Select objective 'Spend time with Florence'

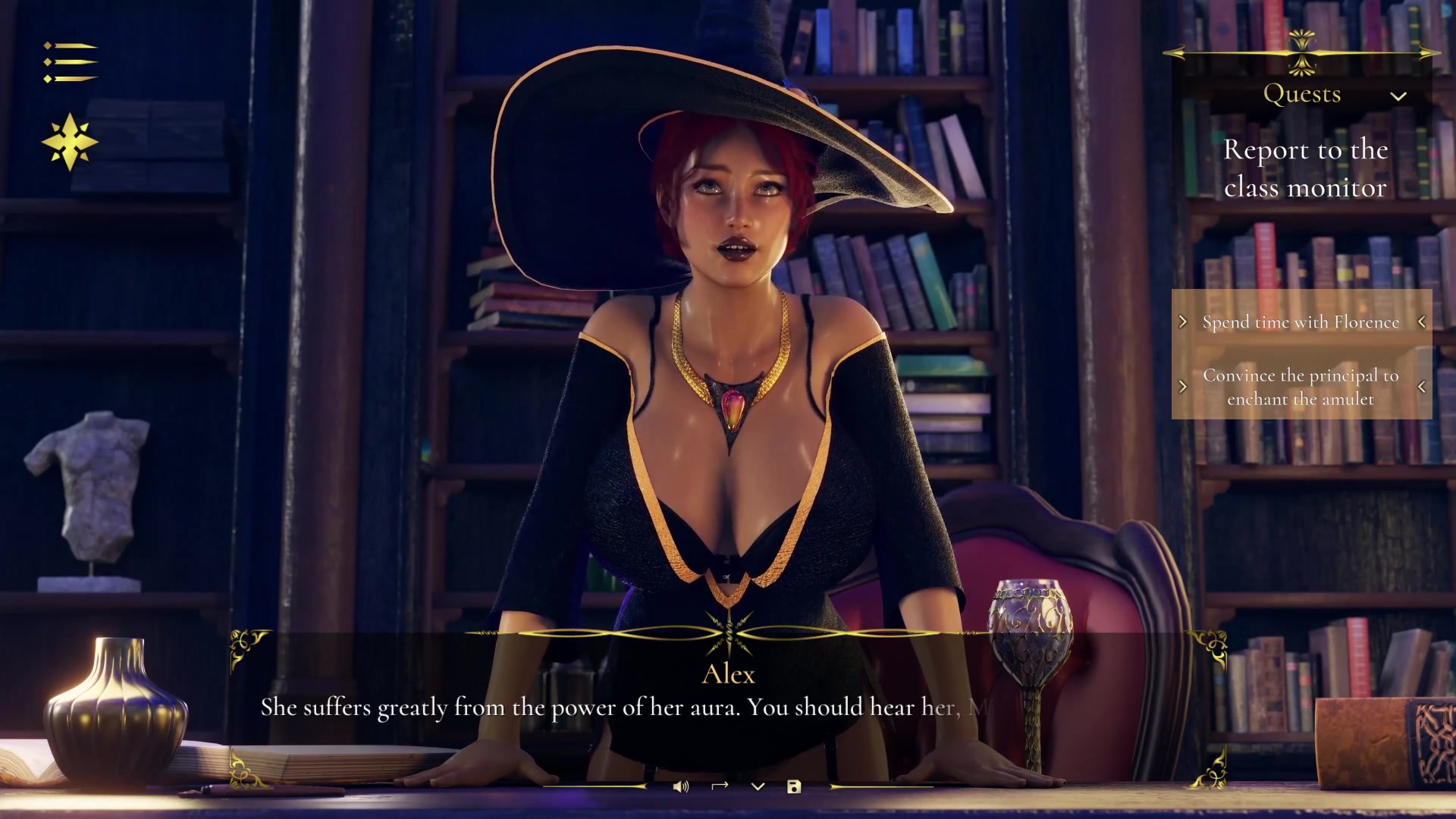(x=1301, y=322)
